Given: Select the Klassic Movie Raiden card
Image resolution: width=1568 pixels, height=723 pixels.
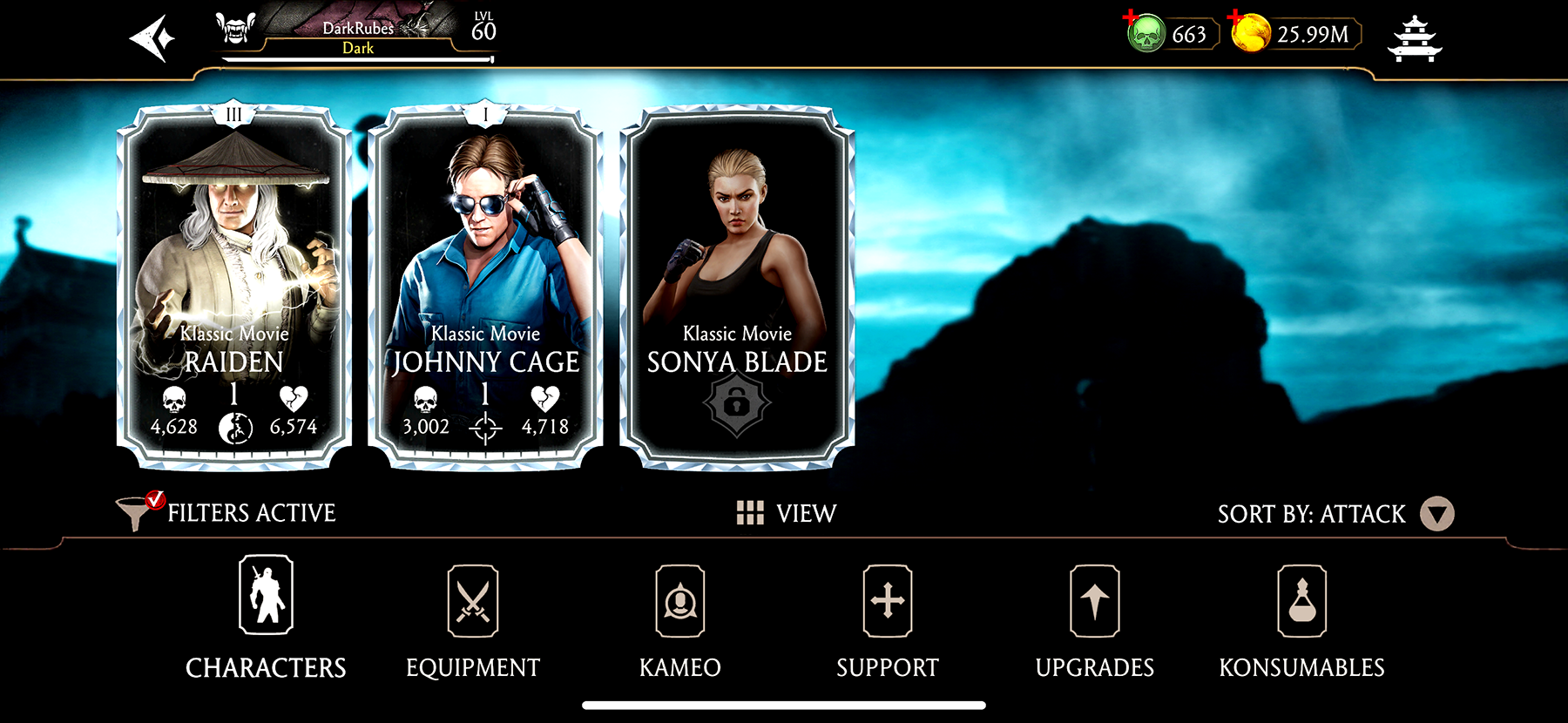Looking at the screenshot, I should coord(234,287).
